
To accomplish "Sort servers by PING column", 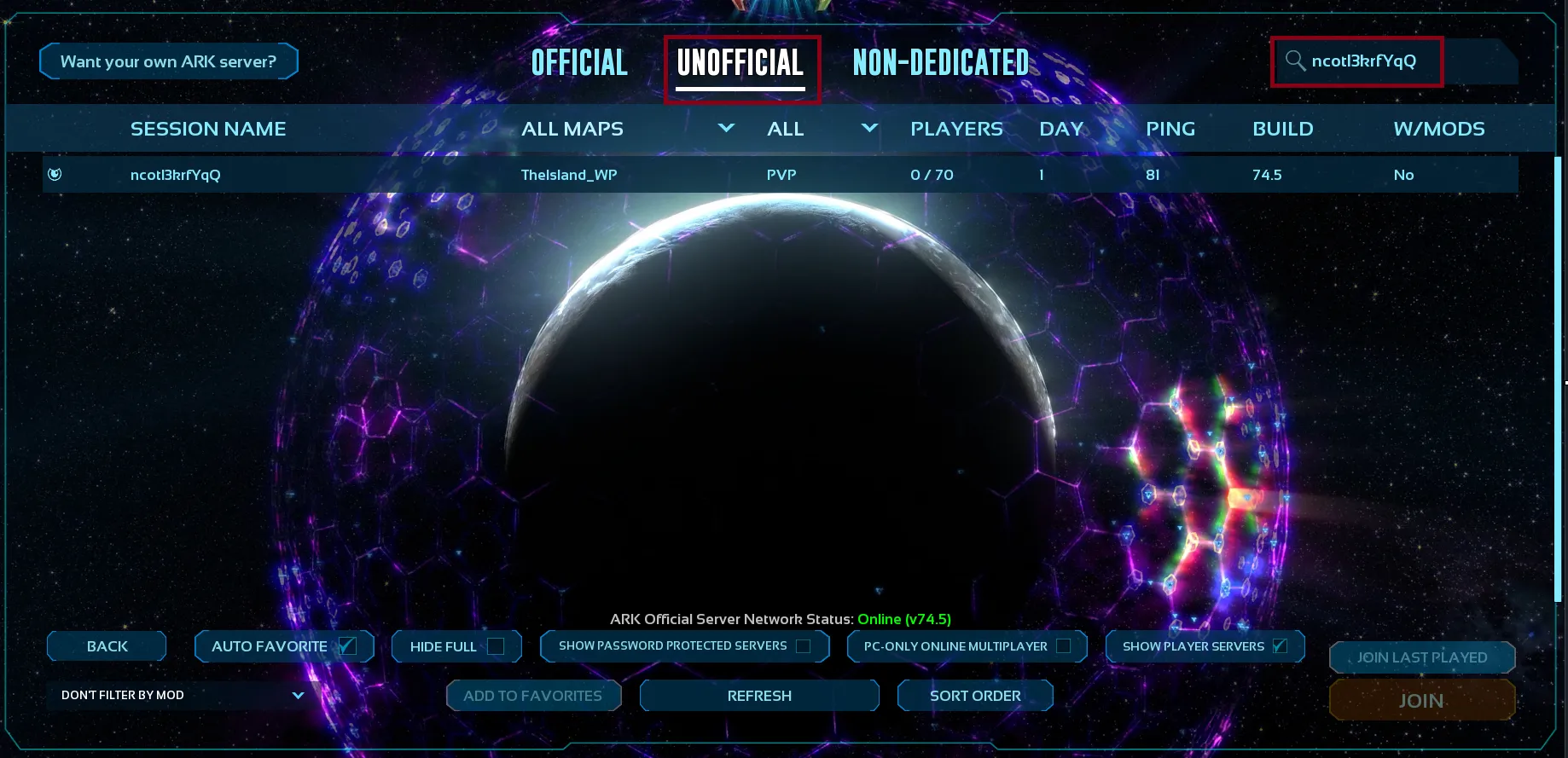I will 1170,129.
